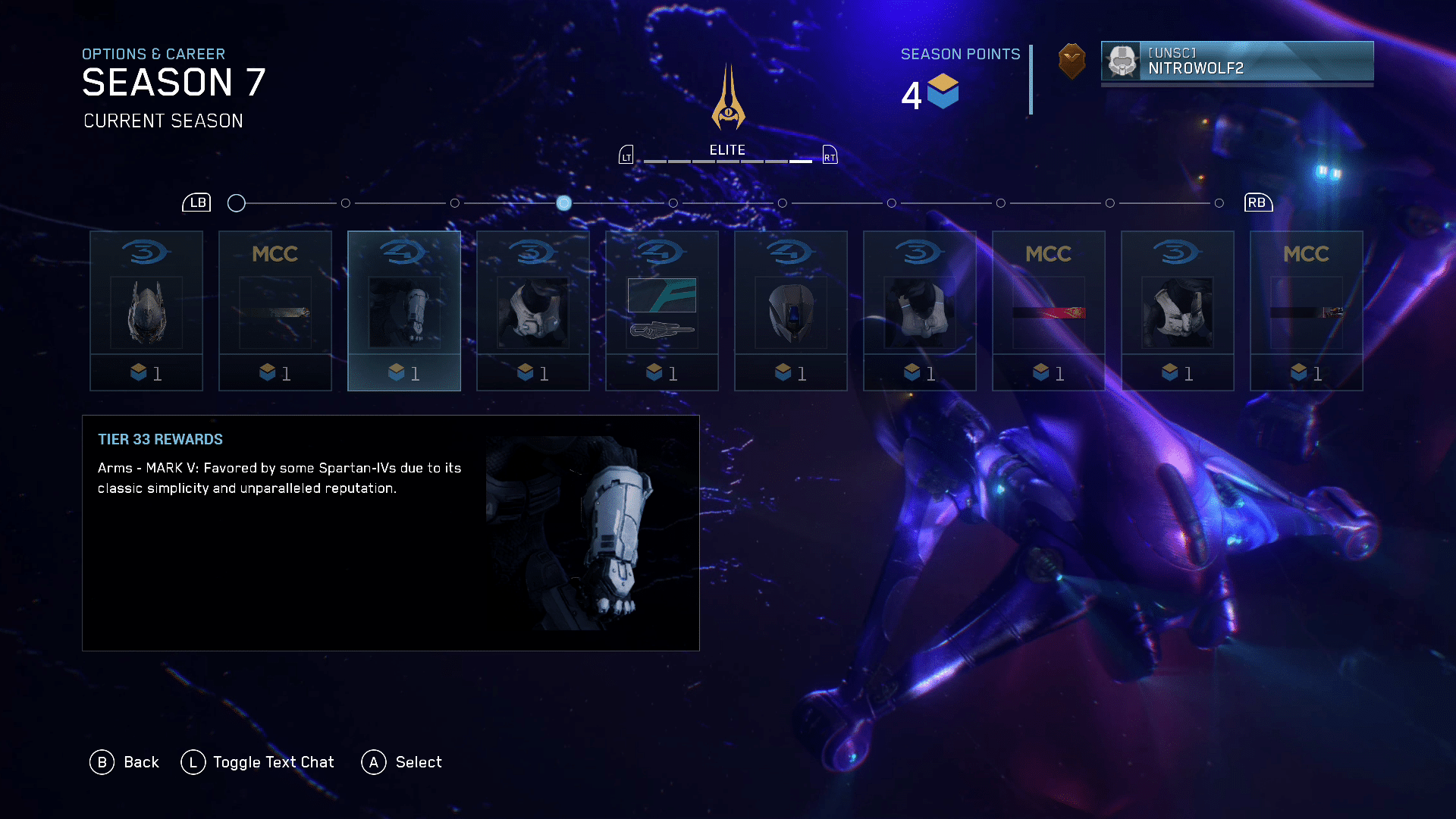Viewport: 1456px width, 819px height.
Task: Click the Select option in the footer
Action: (x=402, y=762)
